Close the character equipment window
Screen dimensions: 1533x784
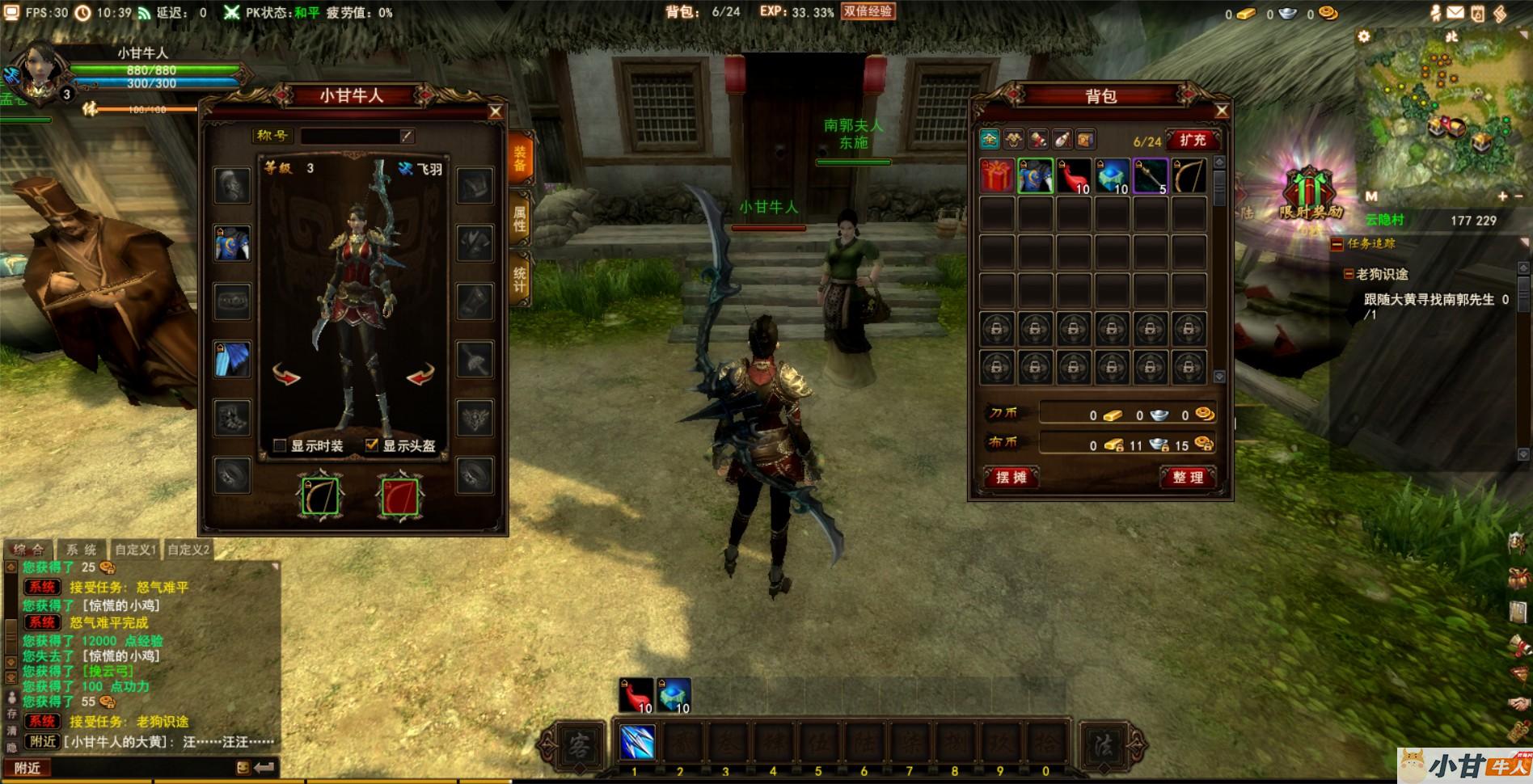pyautogui.click(x=496, y=112)
